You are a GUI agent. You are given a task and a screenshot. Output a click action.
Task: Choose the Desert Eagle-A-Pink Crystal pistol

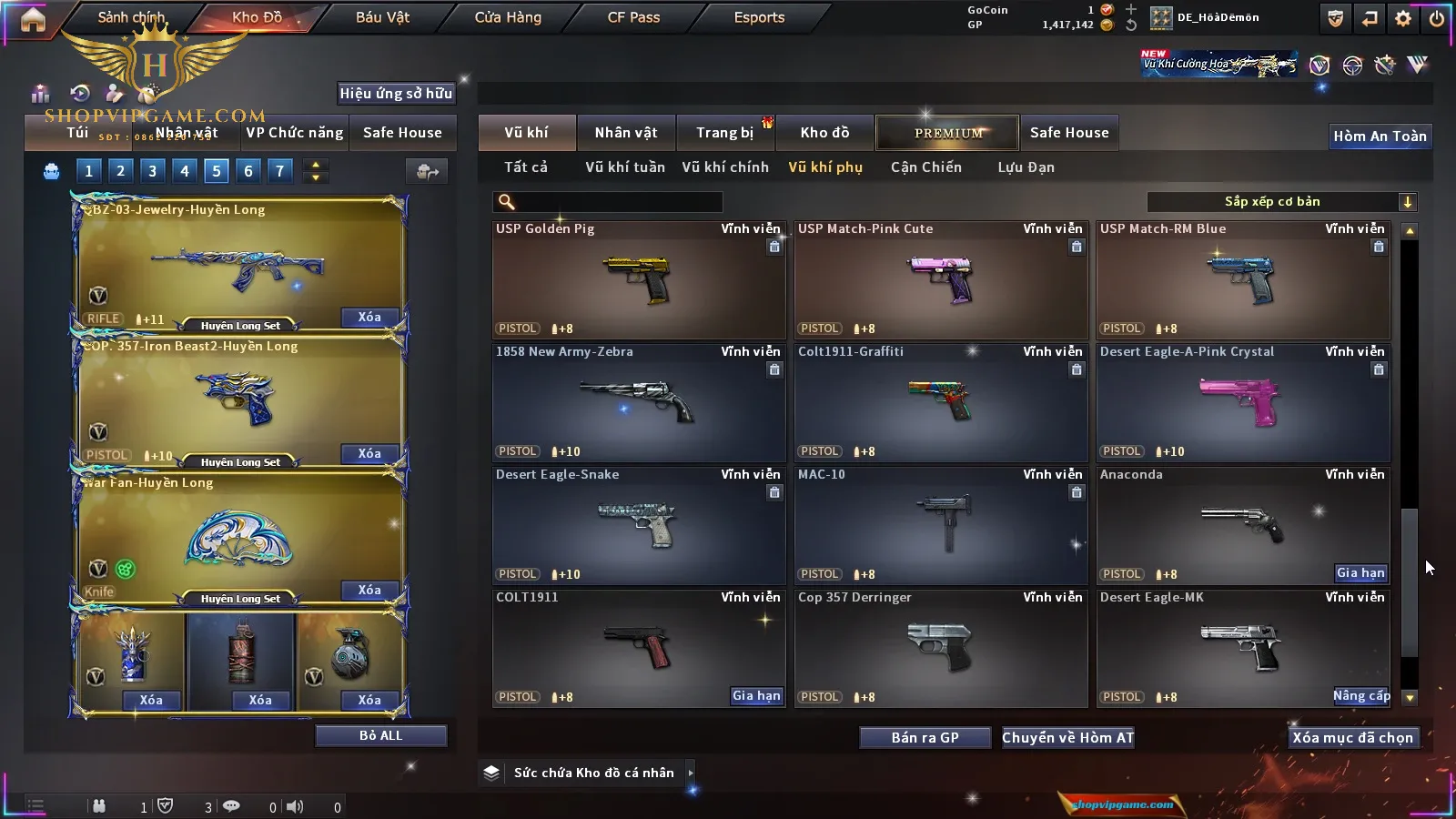(x=1243, y=403)
